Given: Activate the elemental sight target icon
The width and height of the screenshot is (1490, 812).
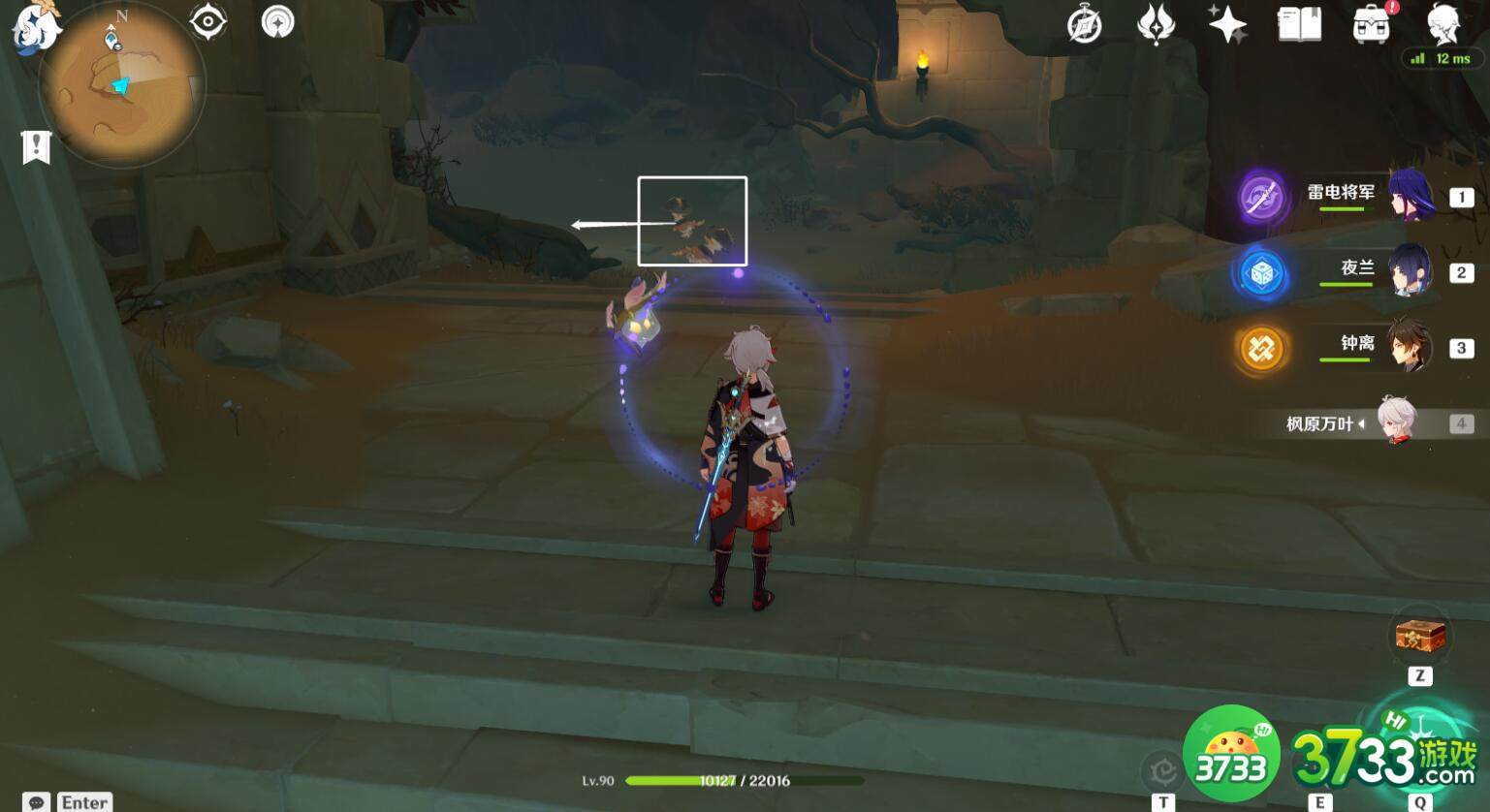Looking at the screenshot, I should (x=208, y=21).
